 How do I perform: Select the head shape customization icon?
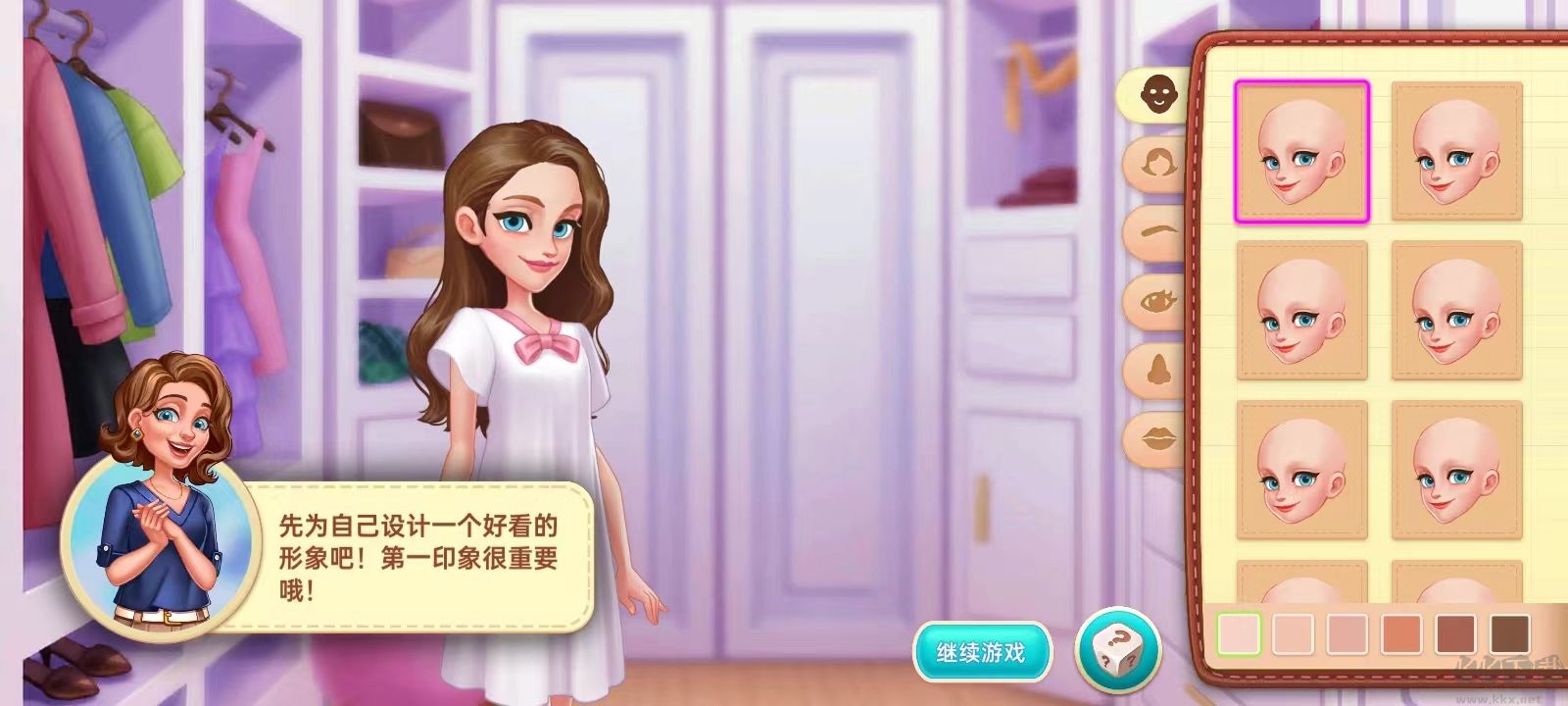click(1158, 93)
